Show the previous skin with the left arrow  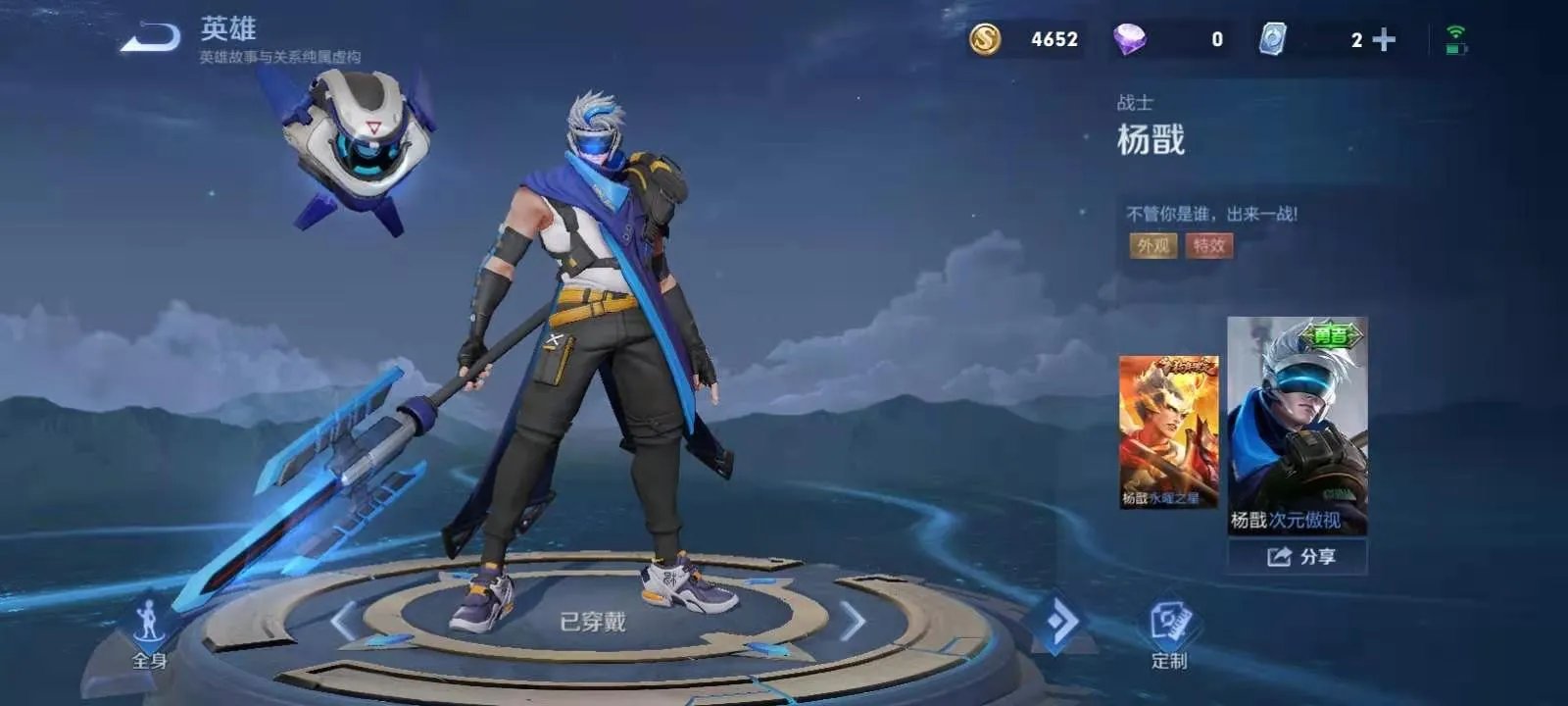(343, 622)
